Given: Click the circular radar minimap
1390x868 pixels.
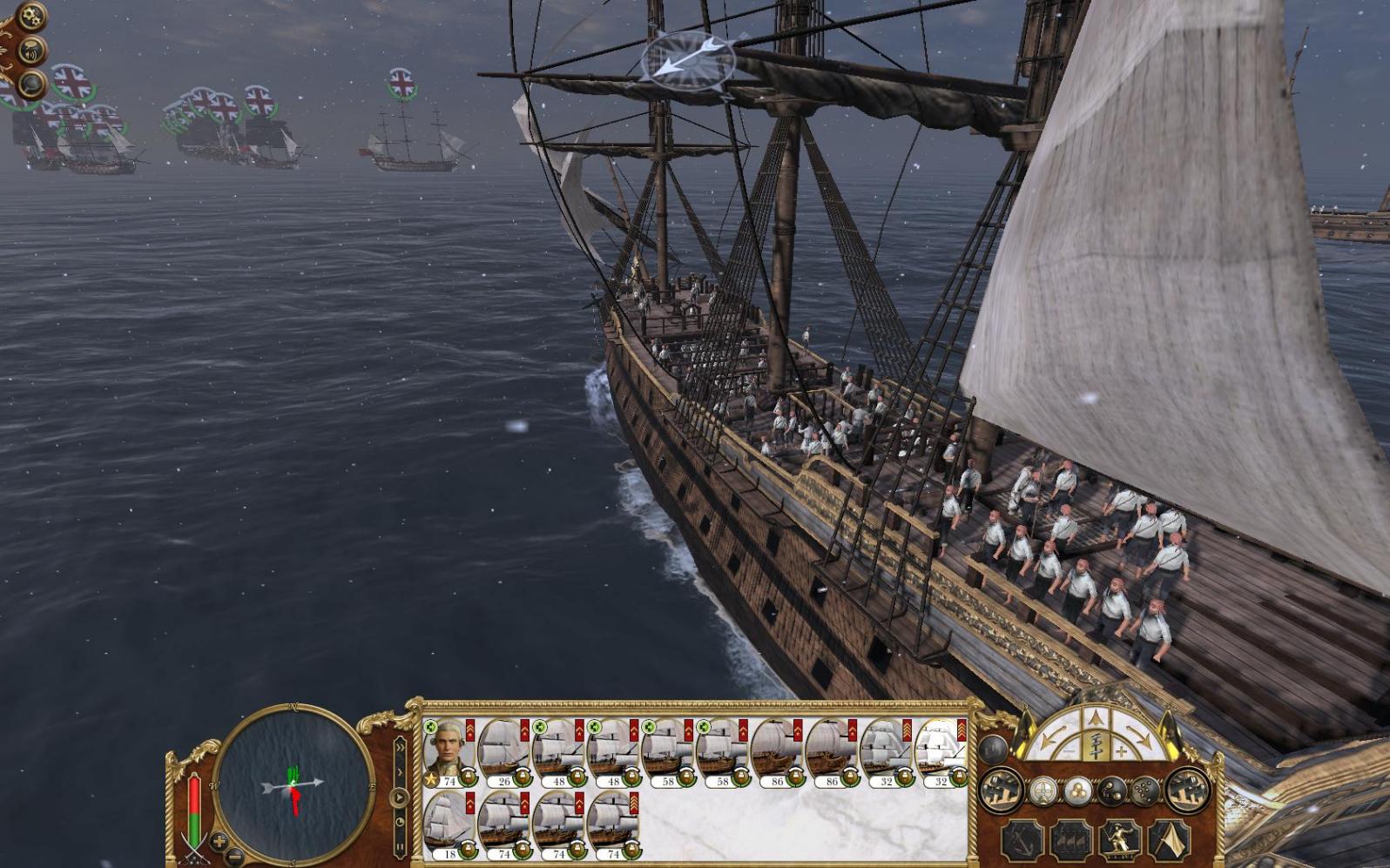Looking at the screenshot, I should coord(294,784).
